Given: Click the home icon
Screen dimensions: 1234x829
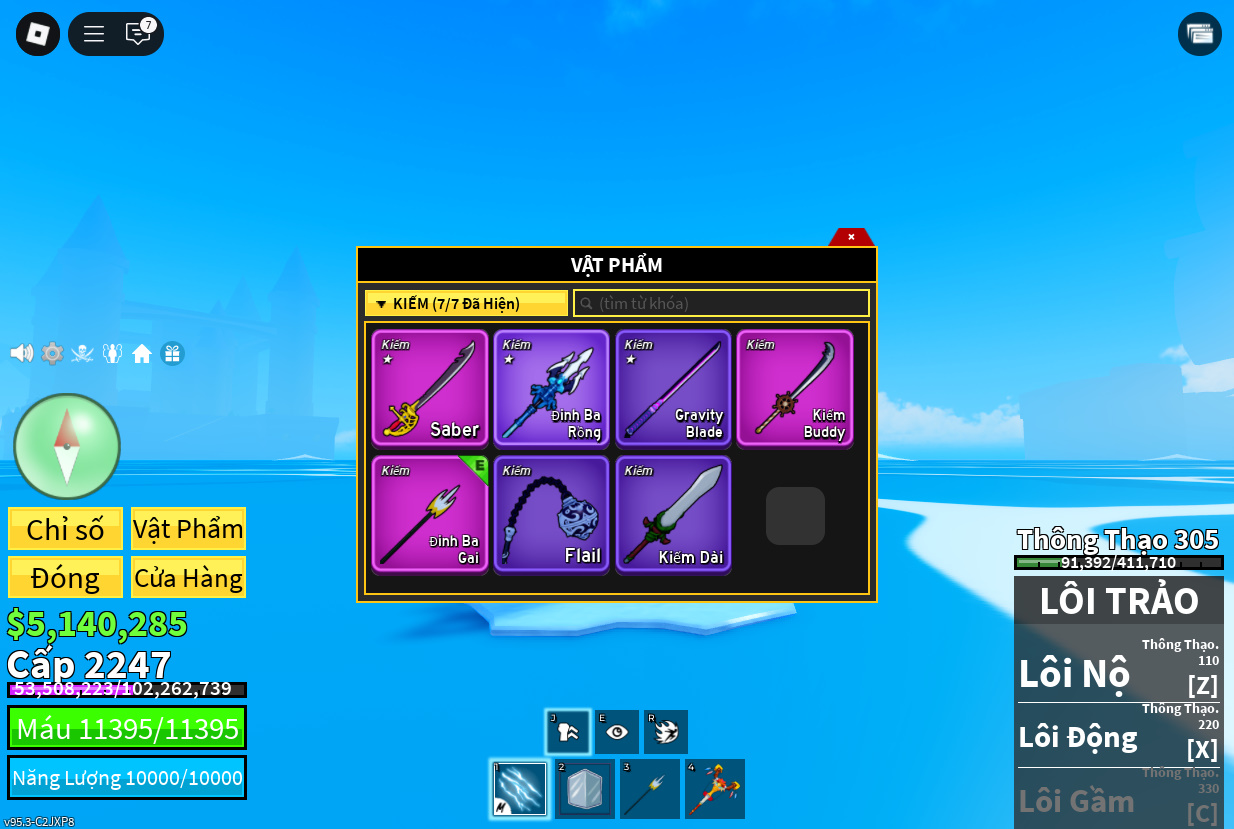Looking at the screenshot, I should pyautogui.click(x=142, y=353).
